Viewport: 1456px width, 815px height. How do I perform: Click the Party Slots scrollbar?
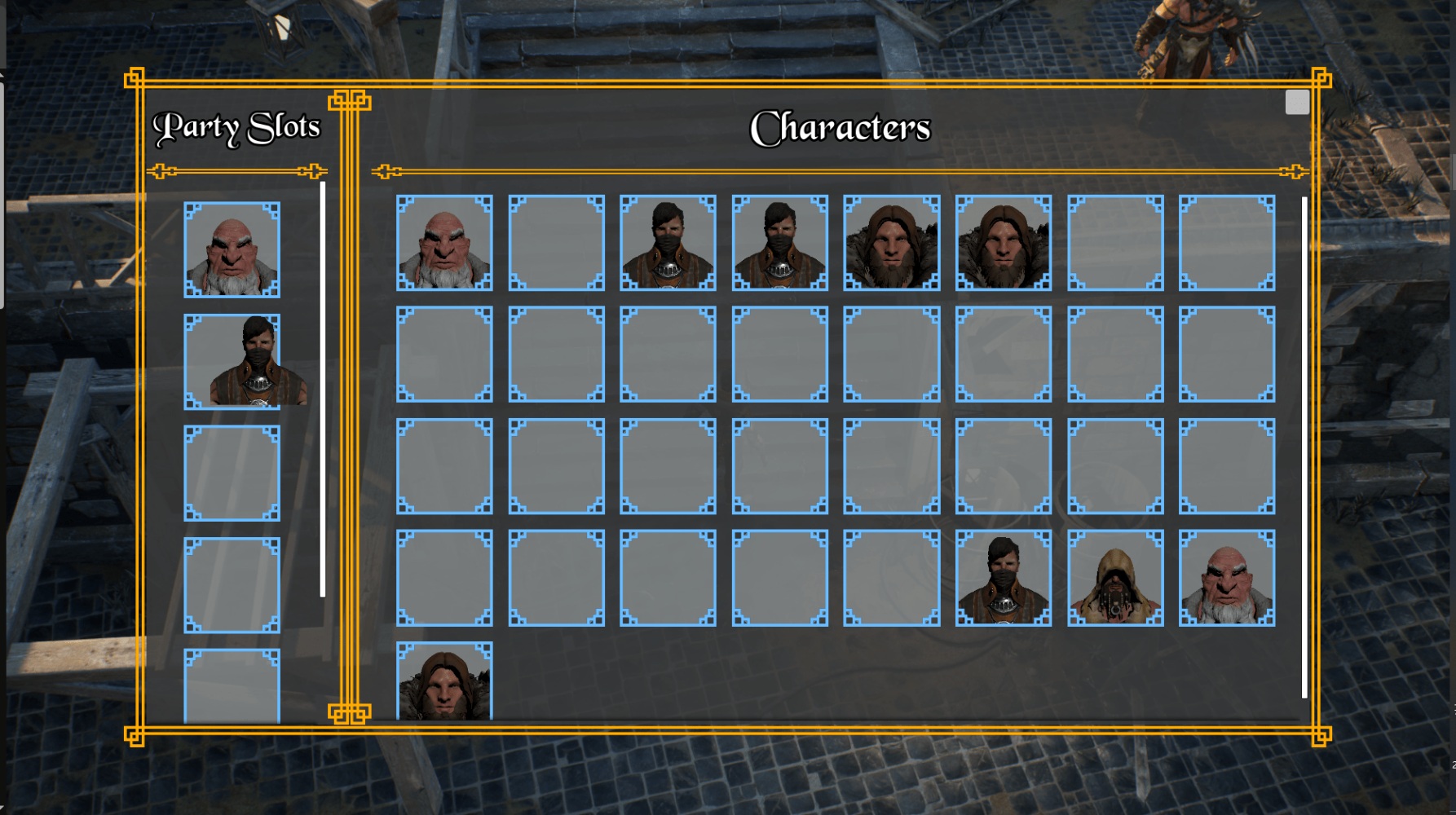click(x=324, y=391)
